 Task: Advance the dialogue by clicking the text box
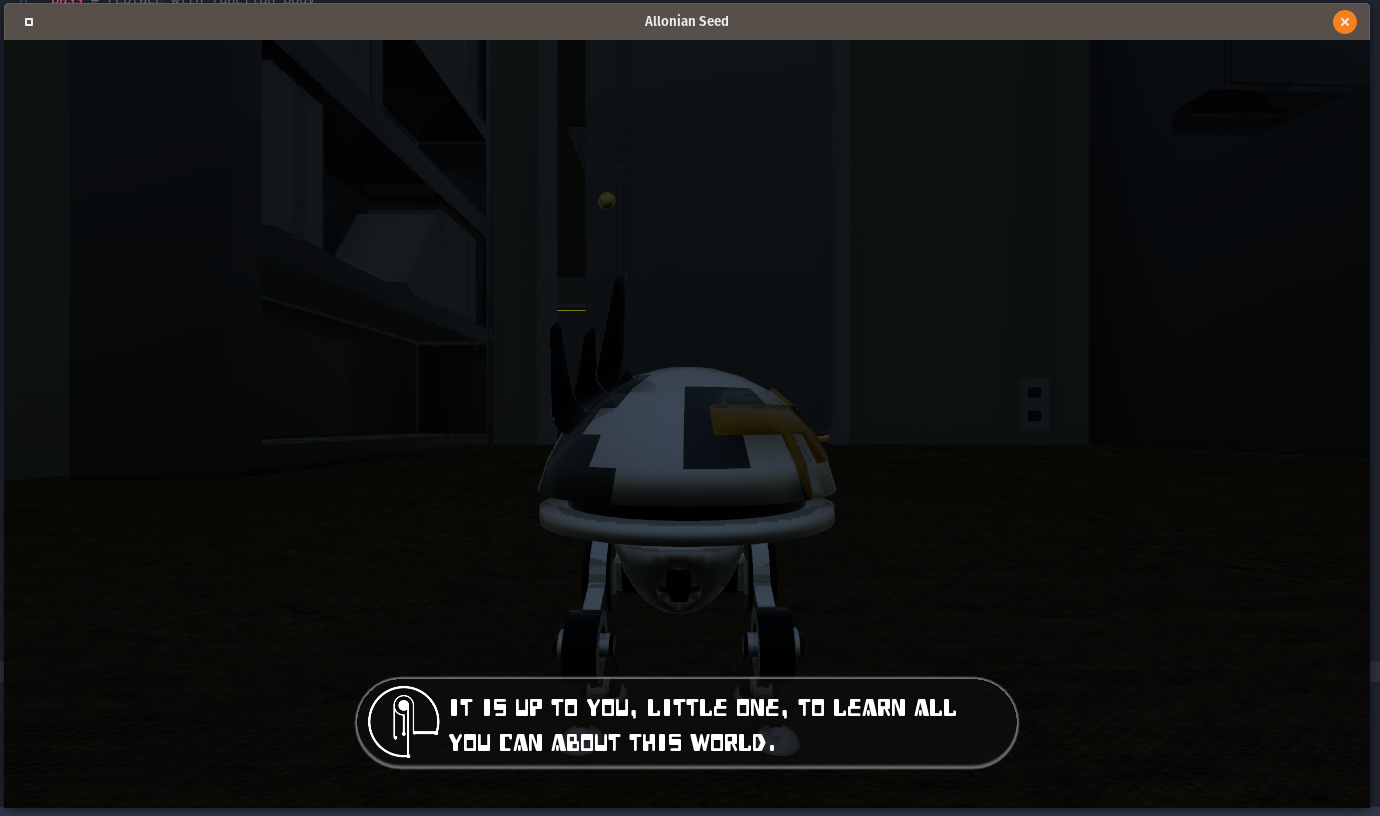(x=686, y=722)
